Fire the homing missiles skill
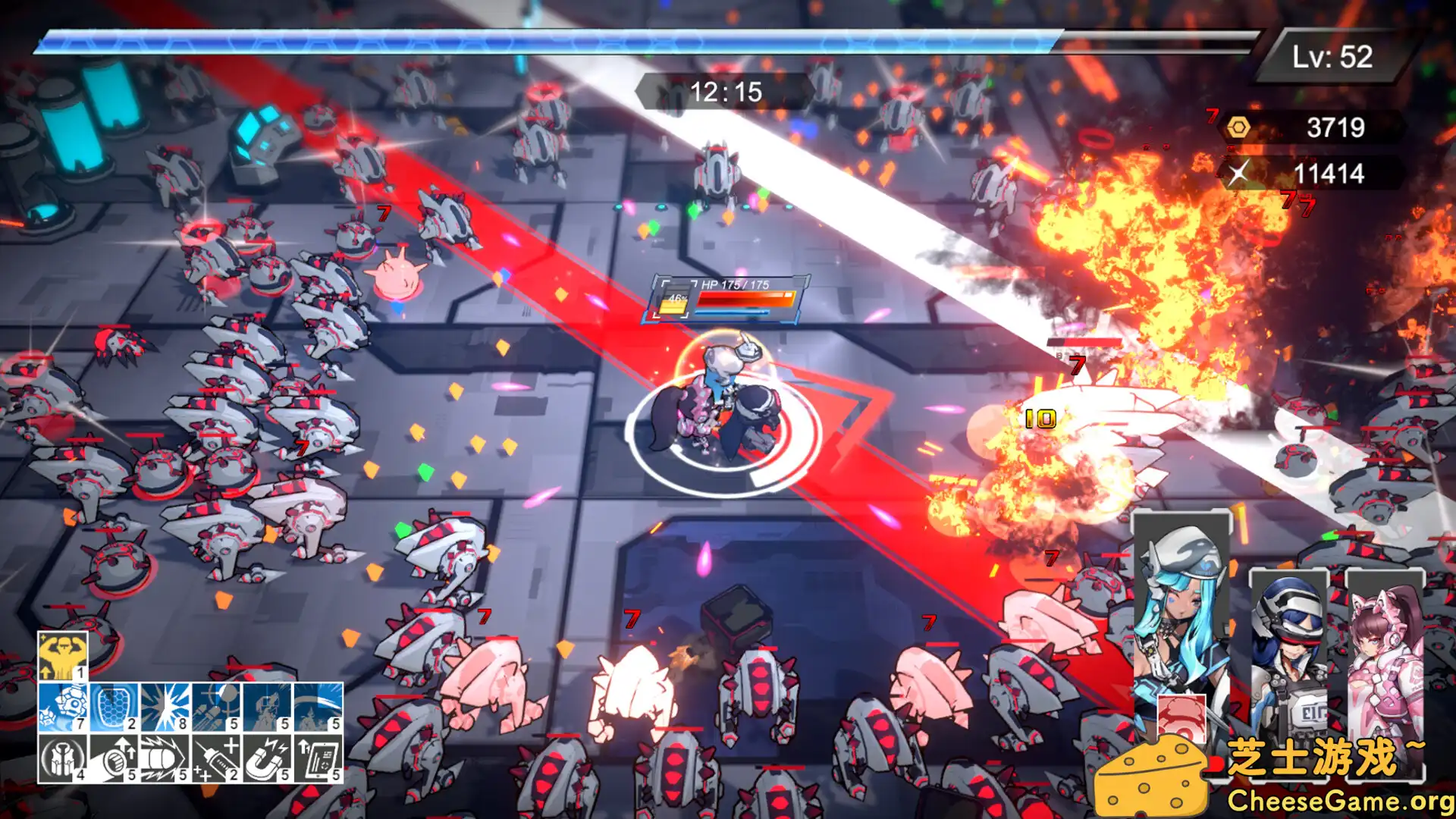This screenshot has width=1456, height=819. click(215, 708)
